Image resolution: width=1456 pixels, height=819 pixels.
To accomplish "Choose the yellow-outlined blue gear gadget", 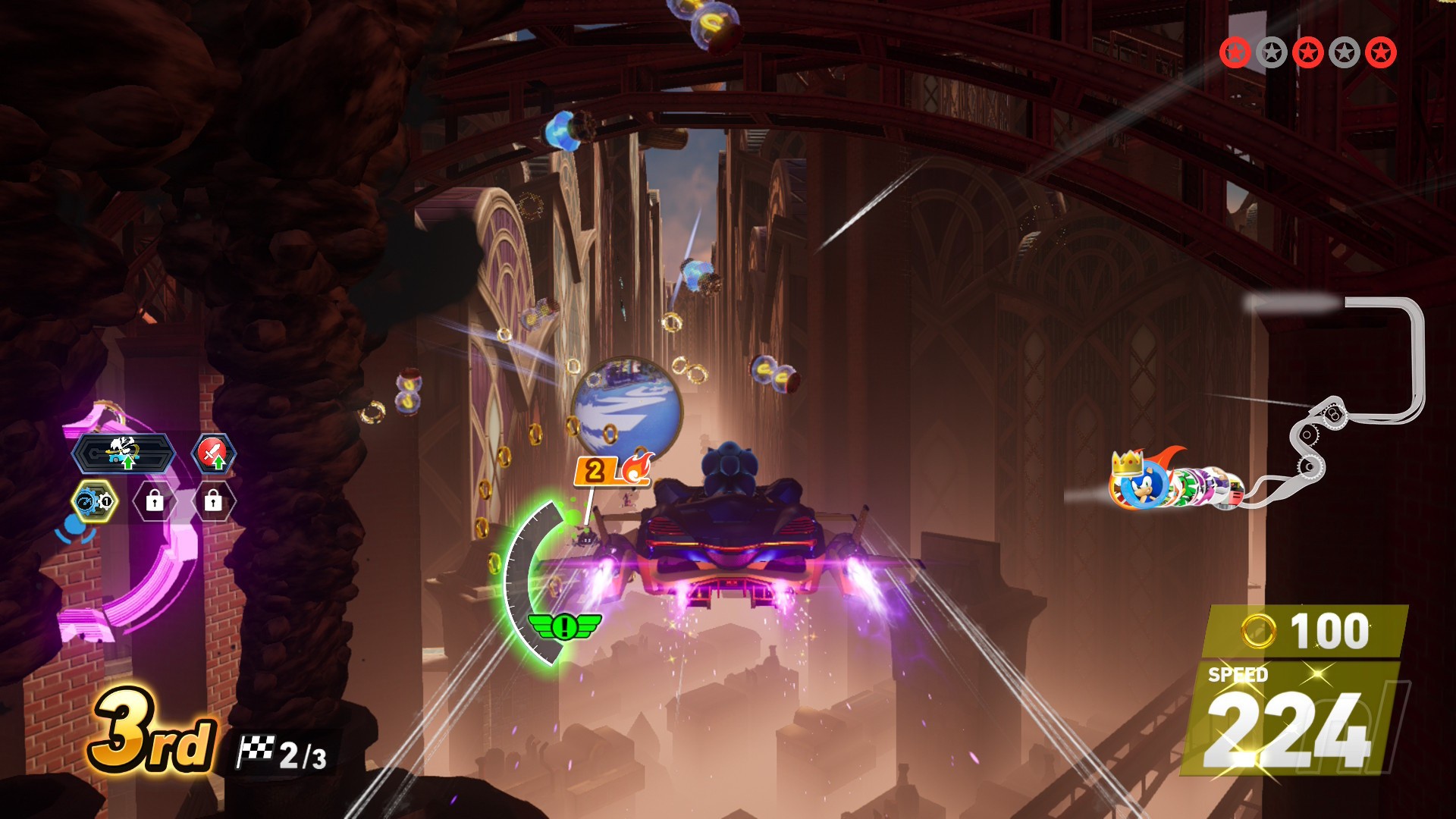I will coord(96,502).
